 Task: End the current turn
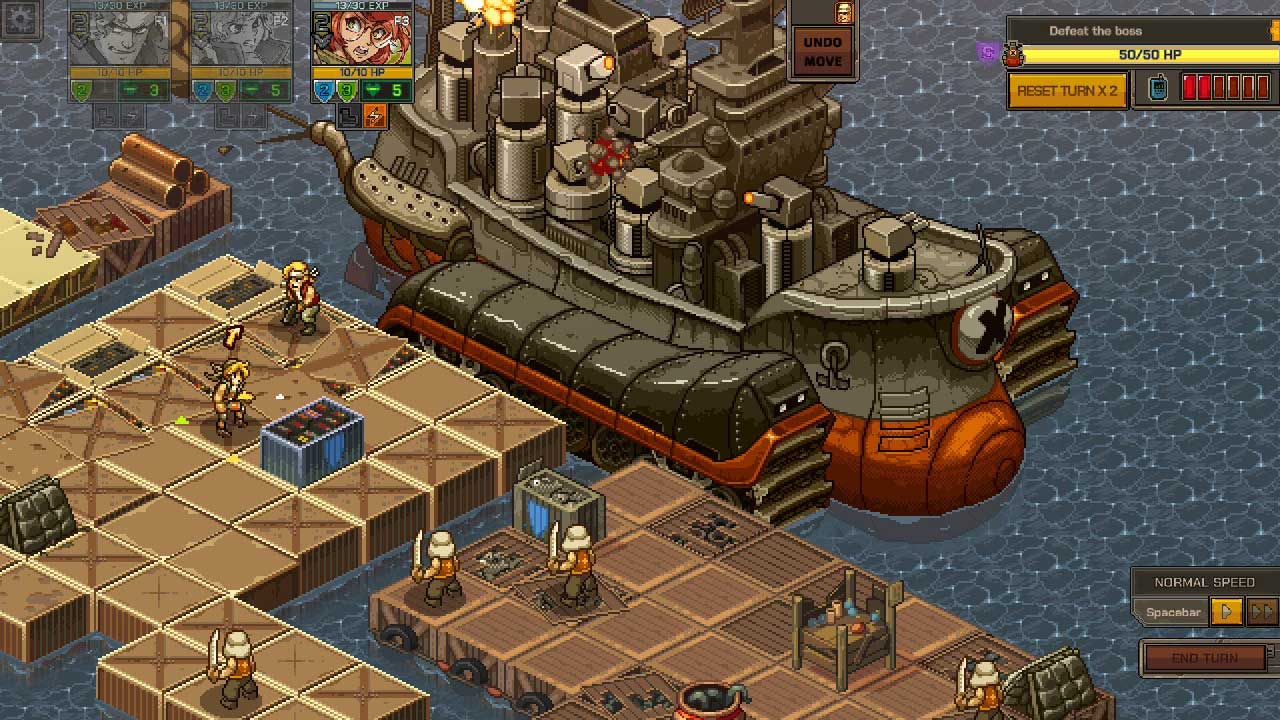[1205, 658]
